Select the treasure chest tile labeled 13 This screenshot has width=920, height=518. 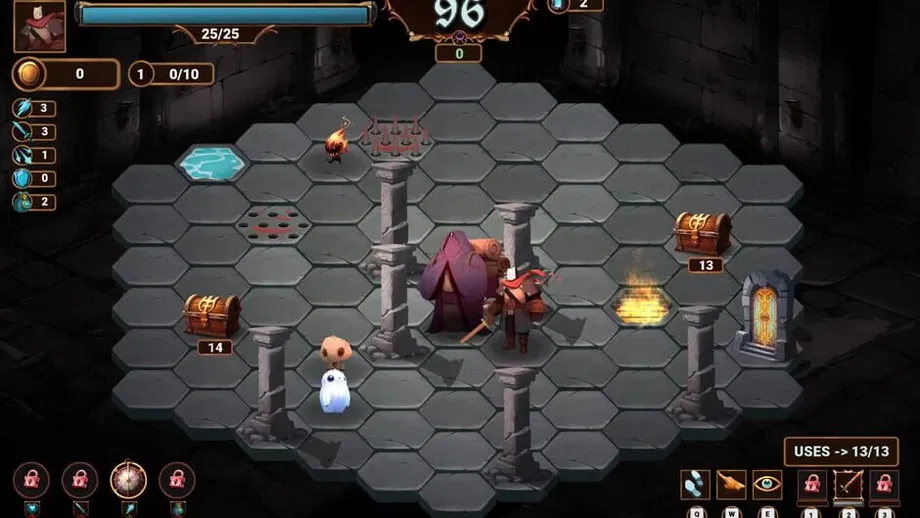700,232
